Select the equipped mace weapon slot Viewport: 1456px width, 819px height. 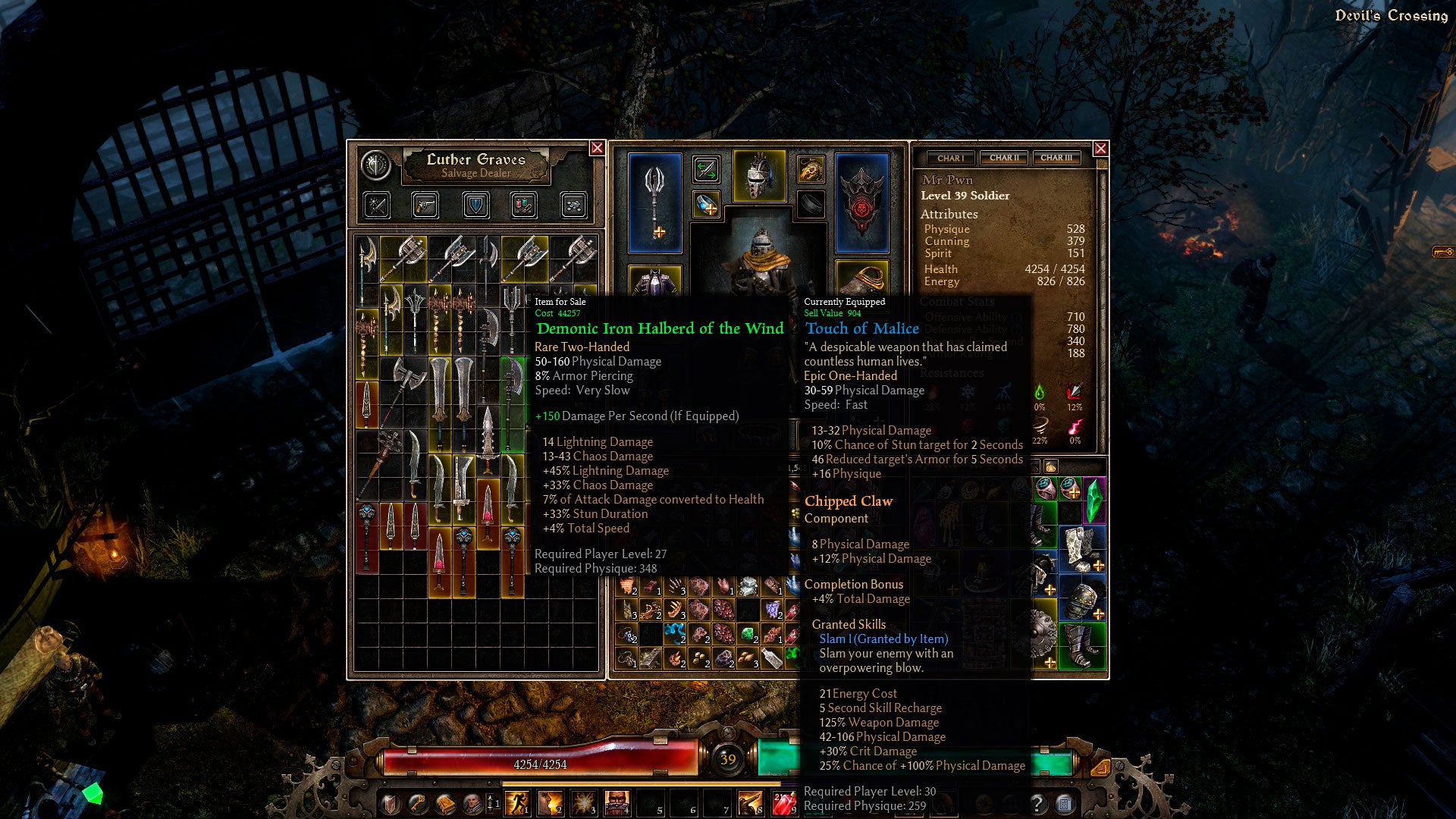655,202
